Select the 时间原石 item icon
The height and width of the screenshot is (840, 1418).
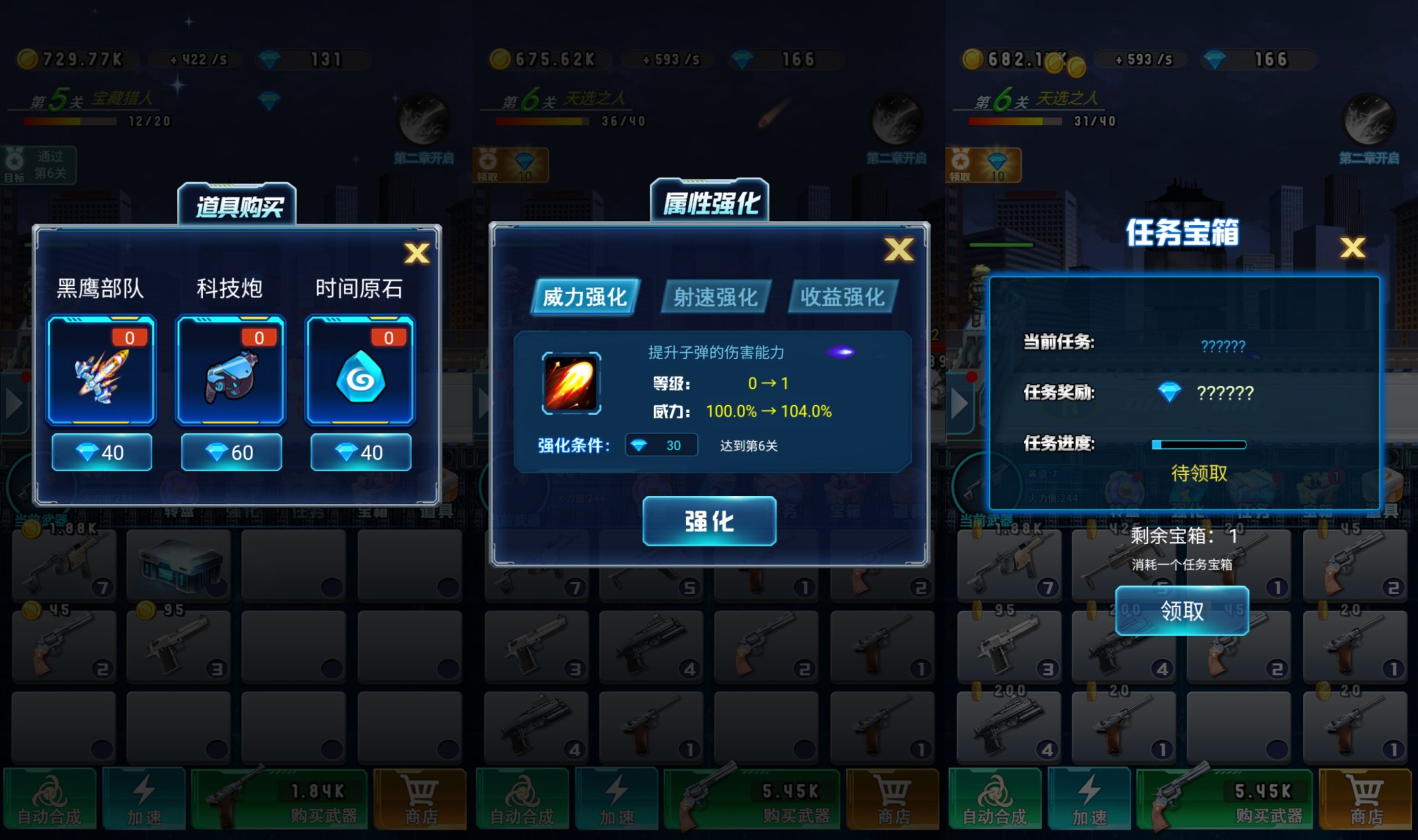[x=360, y=374]
